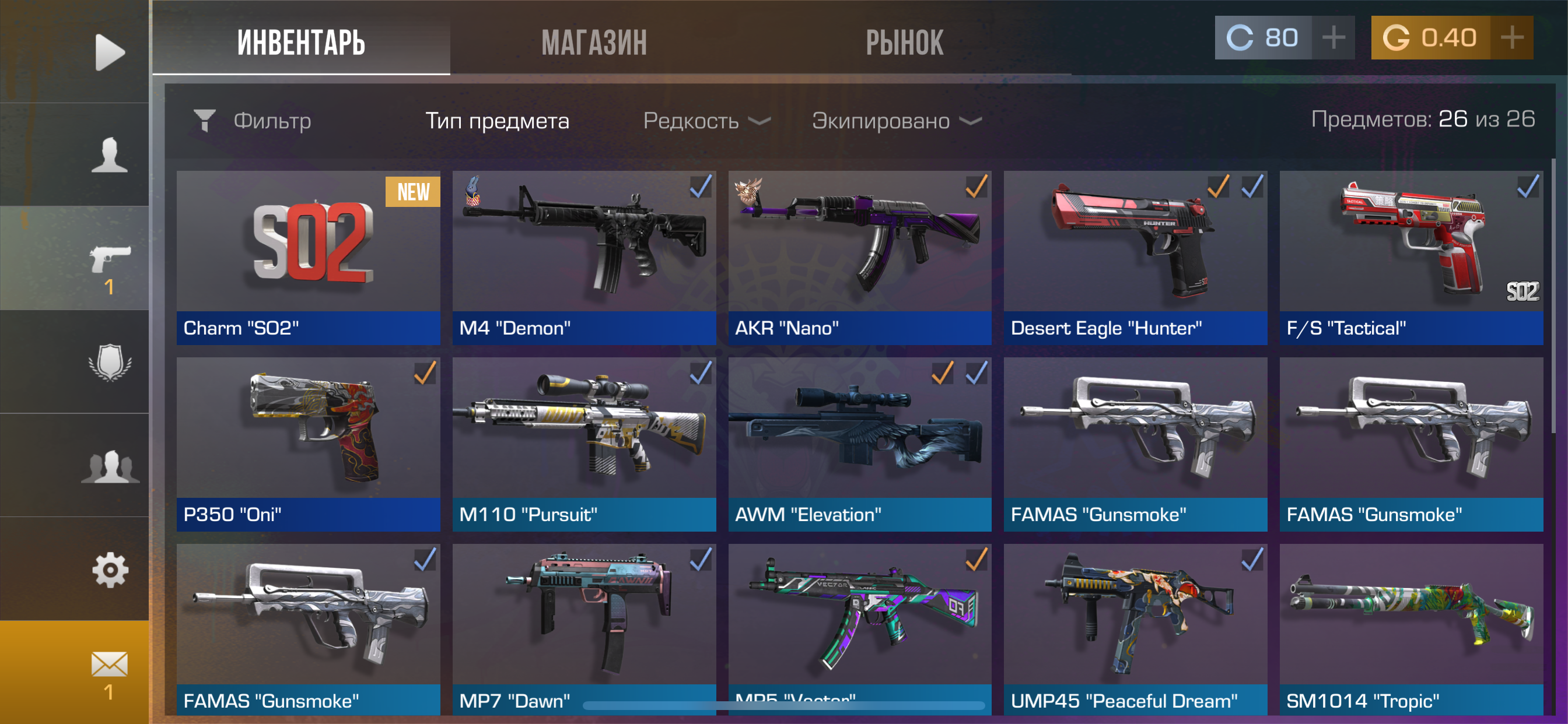Viewport: 1568px width, 724px height.
Task: Open the Экипировано dropdown filter
Action: [896, 121]
